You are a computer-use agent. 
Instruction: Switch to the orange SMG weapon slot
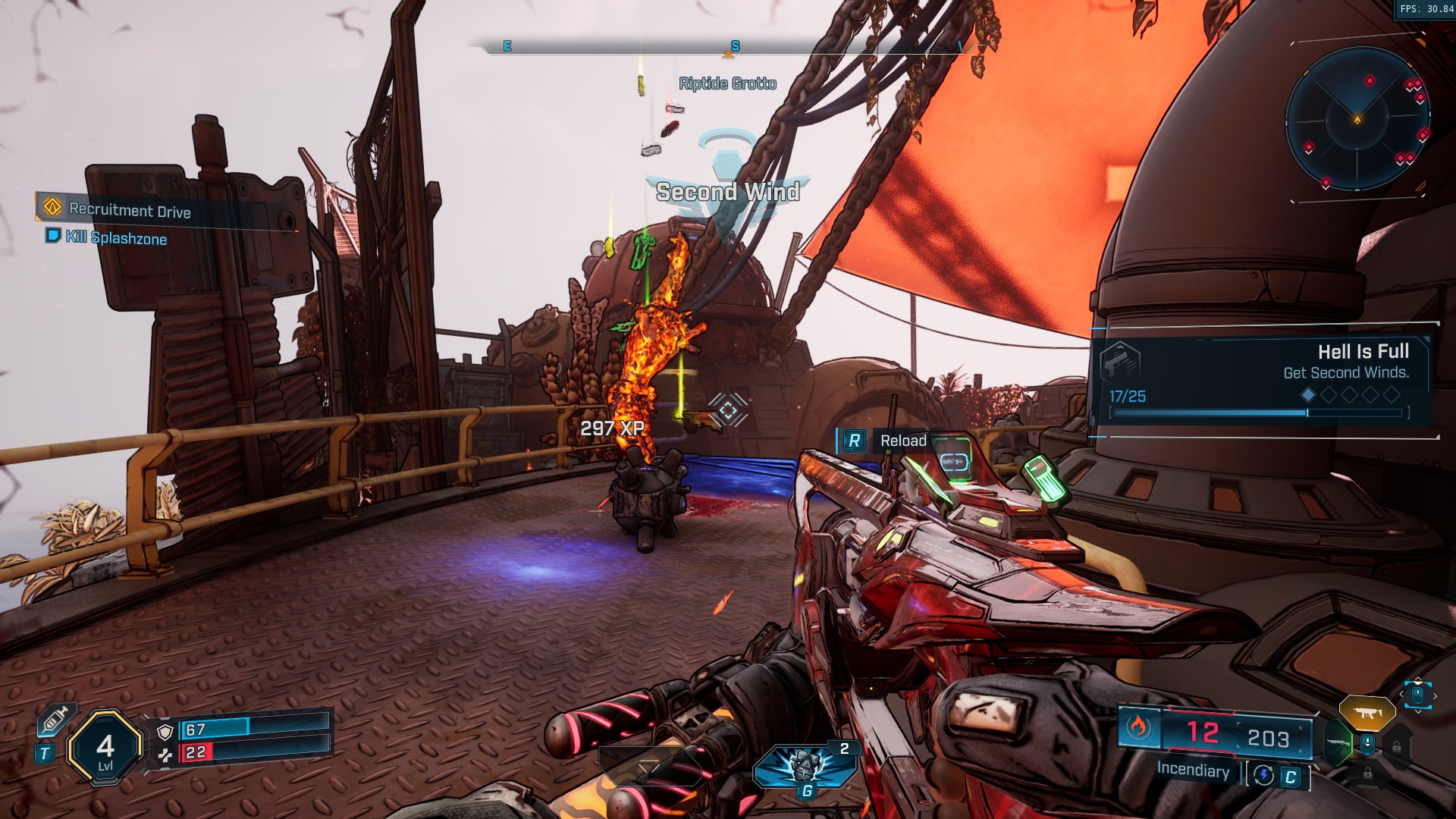tap(1367, 713)
